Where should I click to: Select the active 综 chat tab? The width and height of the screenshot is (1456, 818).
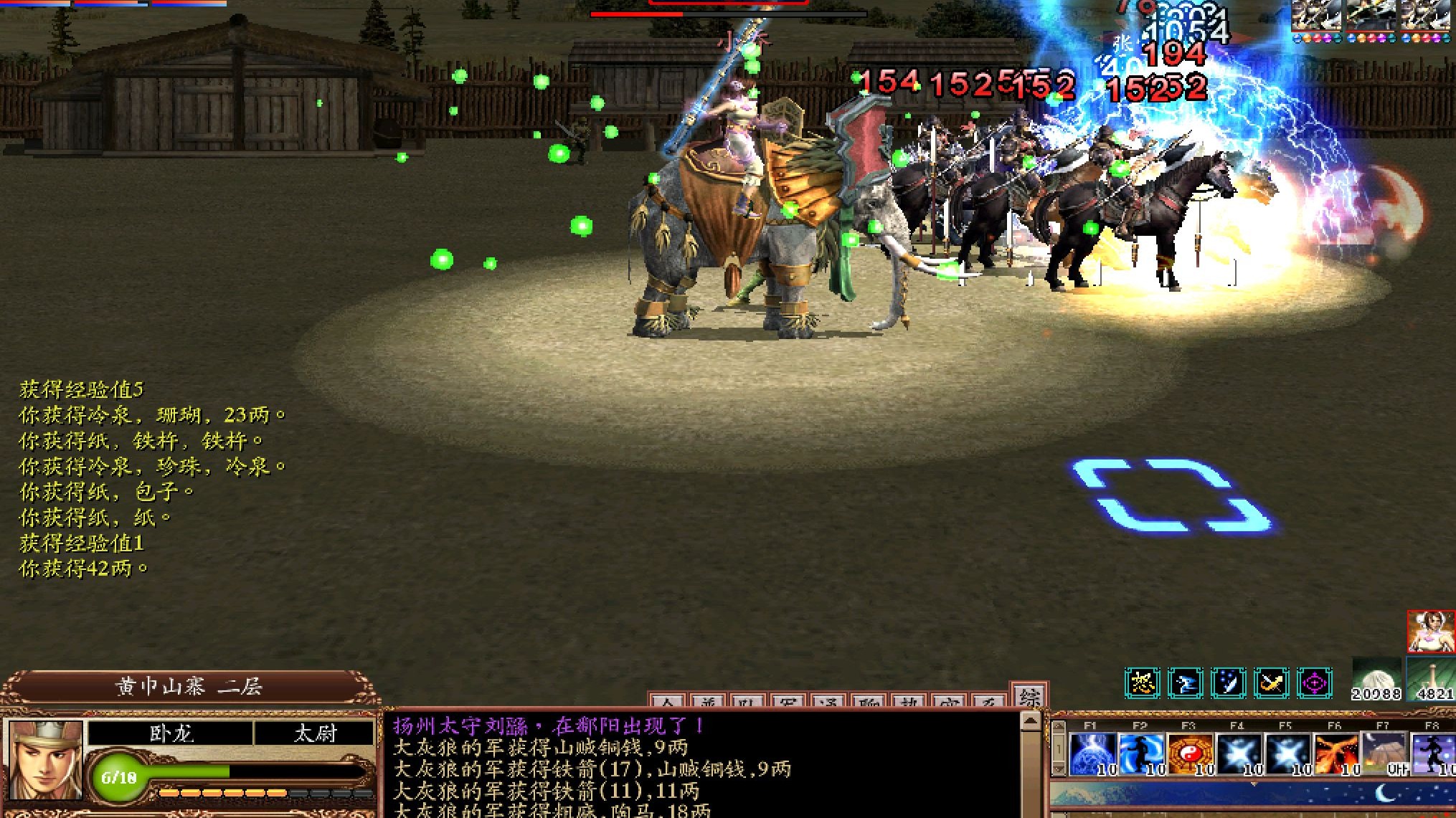[1030, 697]
